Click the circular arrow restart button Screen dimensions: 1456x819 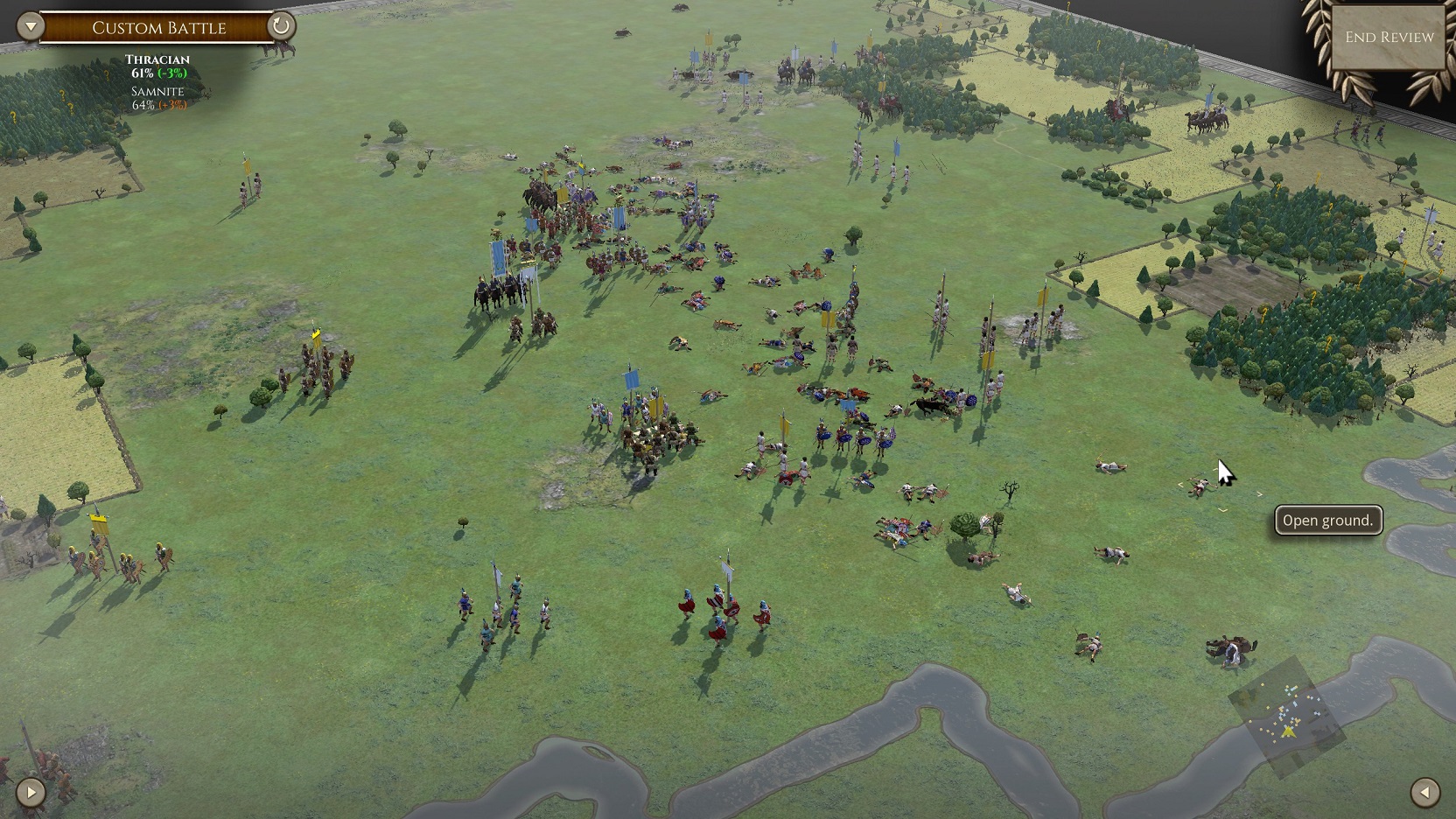281,26
